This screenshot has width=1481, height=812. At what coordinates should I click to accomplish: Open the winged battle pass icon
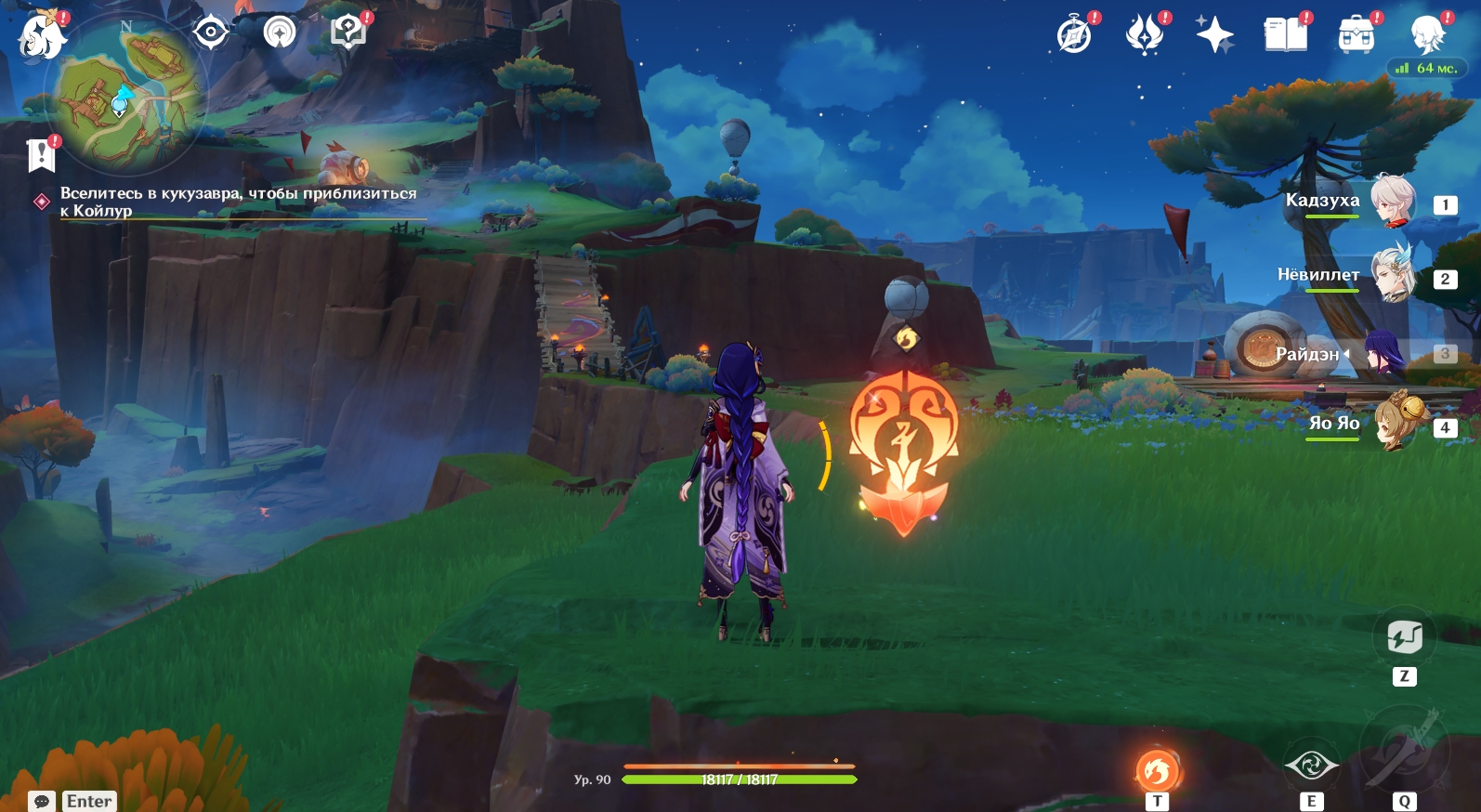(1145, 35)
